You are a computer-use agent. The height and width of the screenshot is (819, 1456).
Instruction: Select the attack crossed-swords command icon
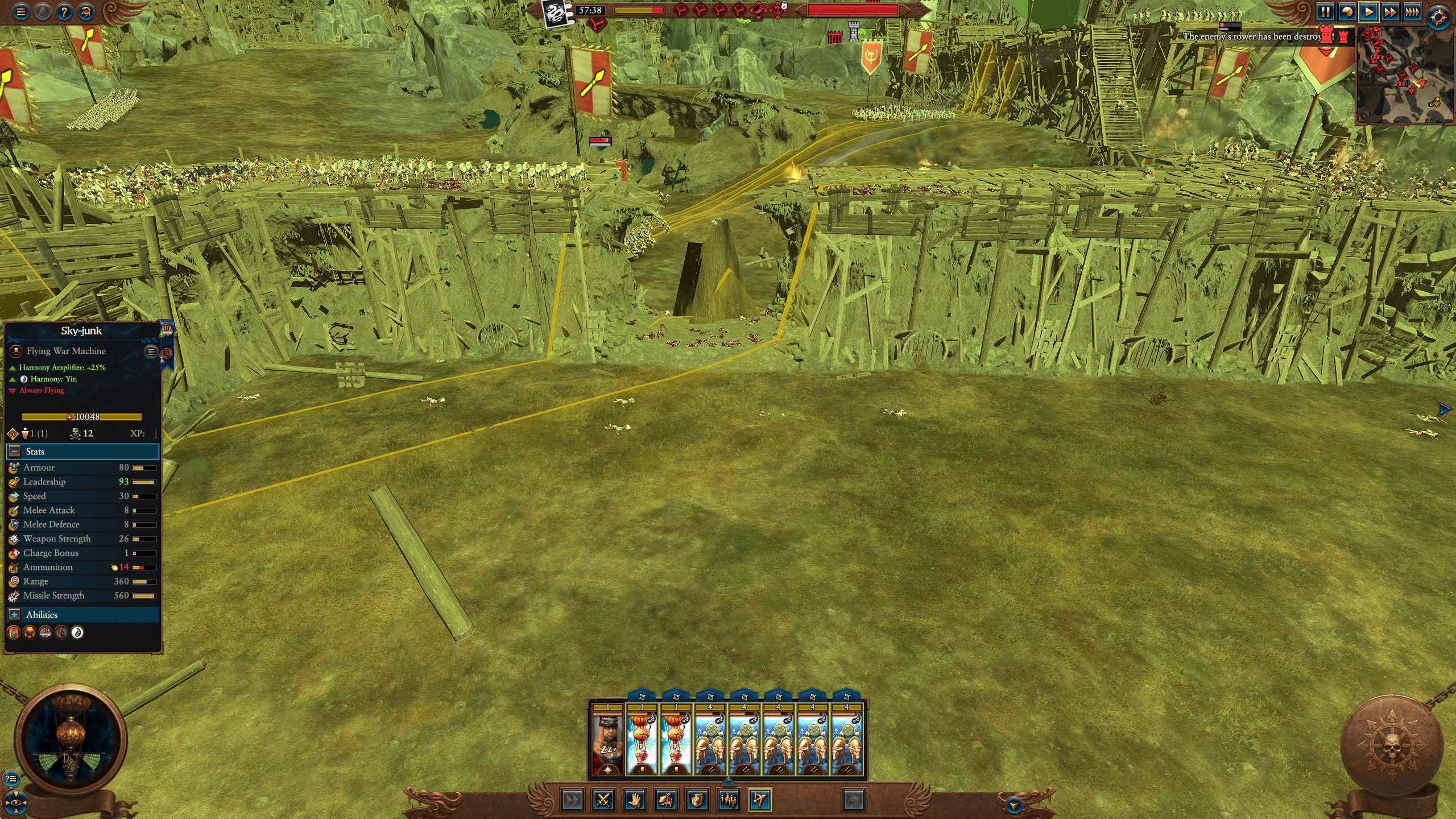[x=603, y=801]
